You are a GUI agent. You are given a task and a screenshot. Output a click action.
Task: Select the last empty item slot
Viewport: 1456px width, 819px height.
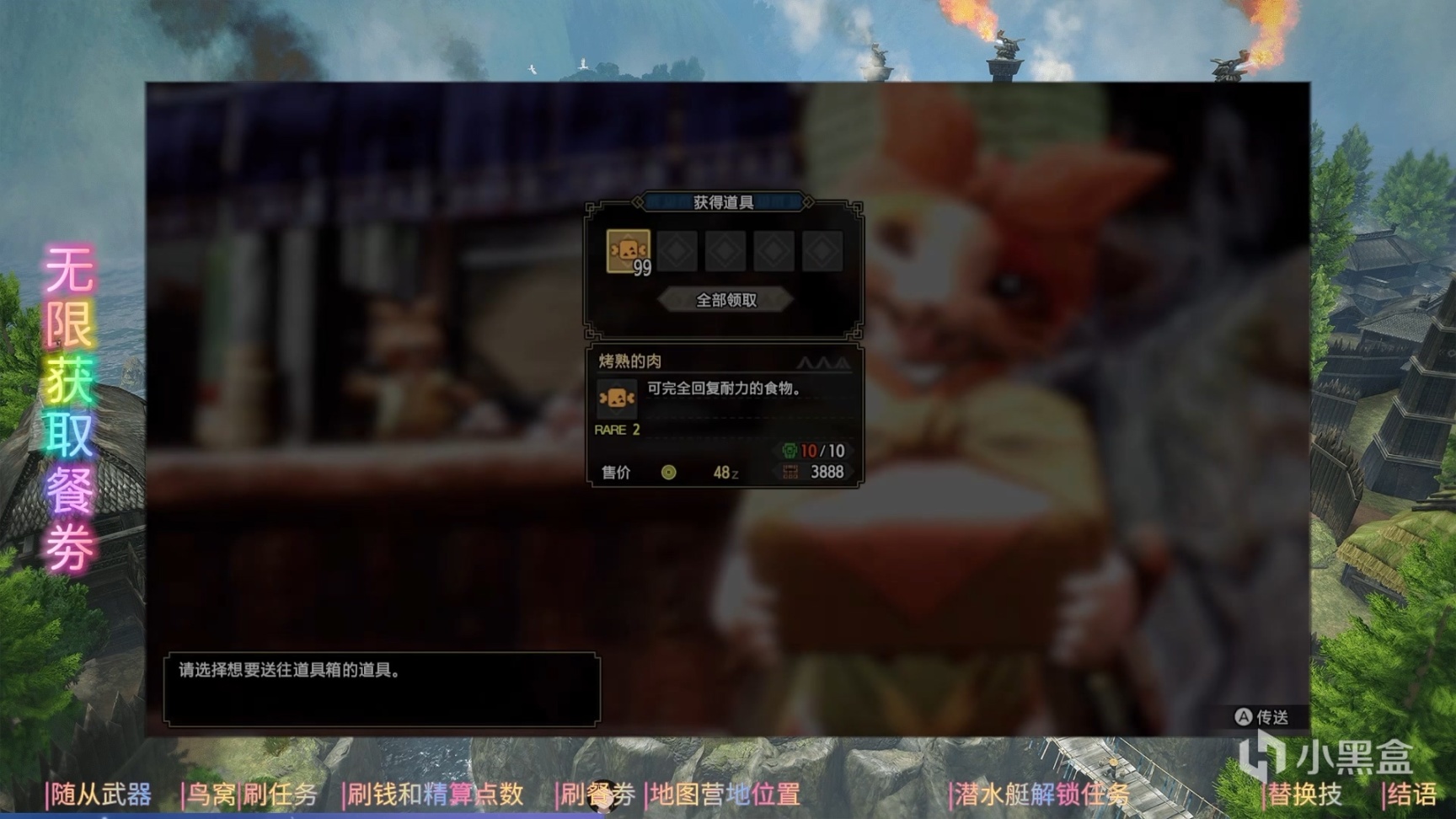[x=822, y=250]
